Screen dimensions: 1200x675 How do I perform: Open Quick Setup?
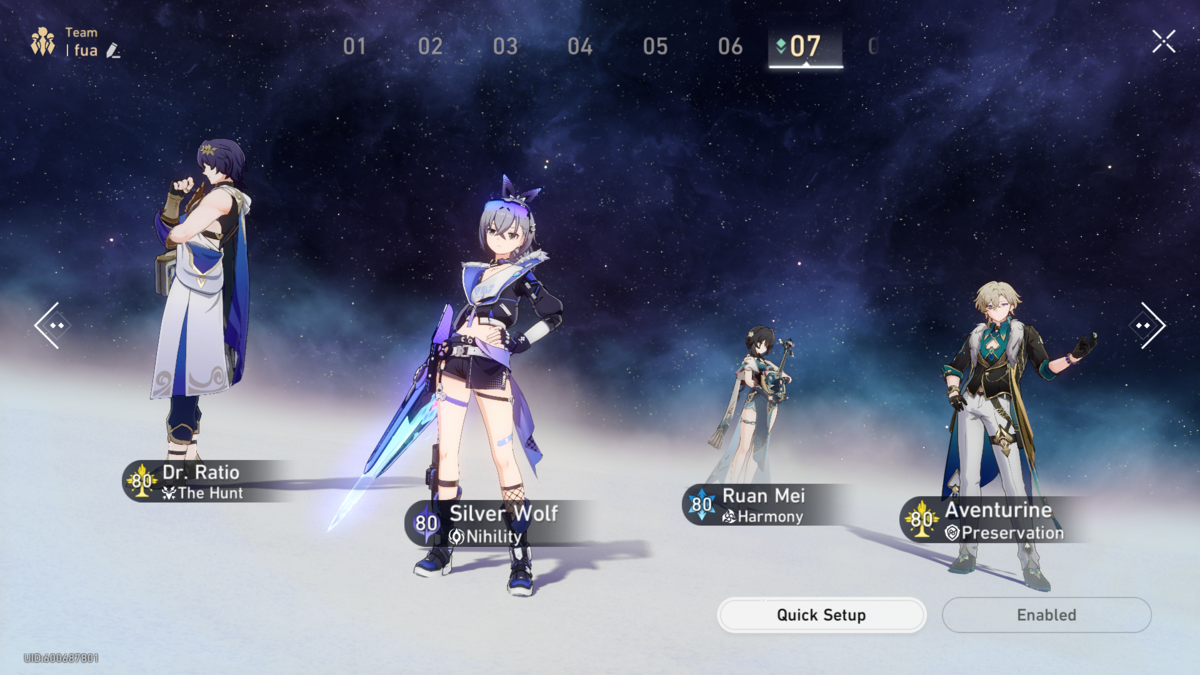tap(821, 615)
